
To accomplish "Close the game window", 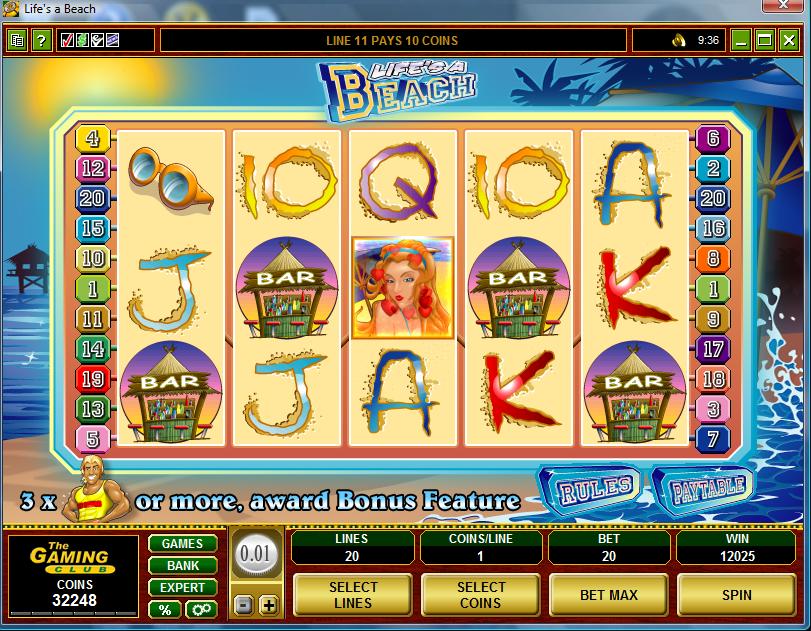I will (789, 41).
